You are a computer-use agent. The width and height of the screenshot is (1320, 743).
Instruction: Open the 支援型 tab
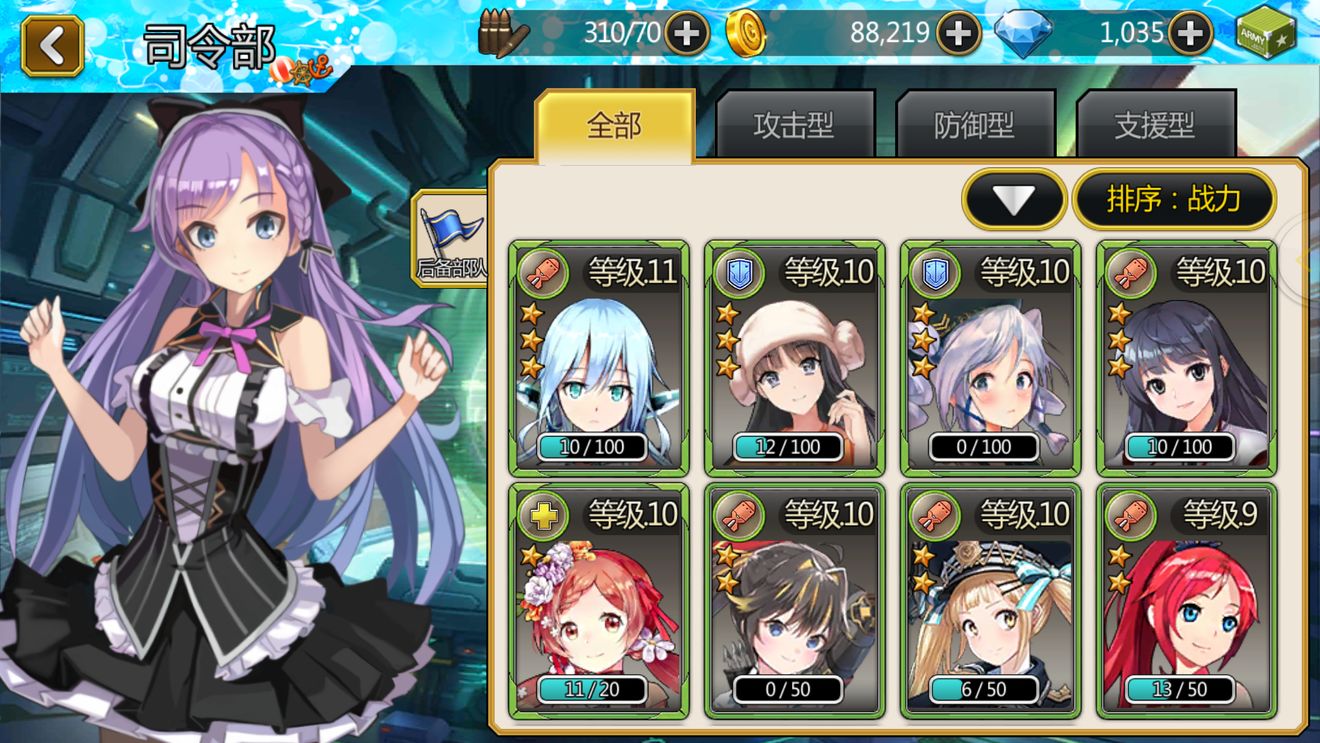(1155, 126)
